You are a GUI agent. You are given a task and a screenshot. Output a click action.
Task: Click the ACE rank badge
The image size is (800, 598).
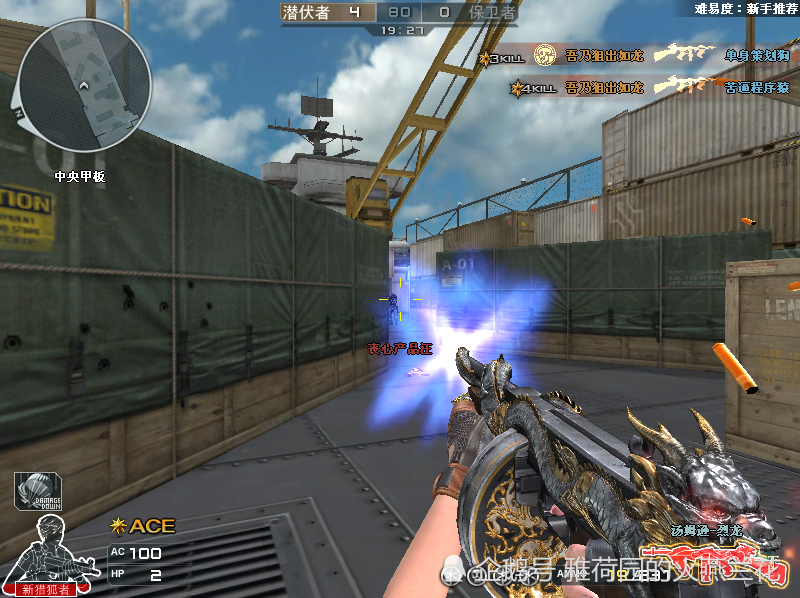143,525
